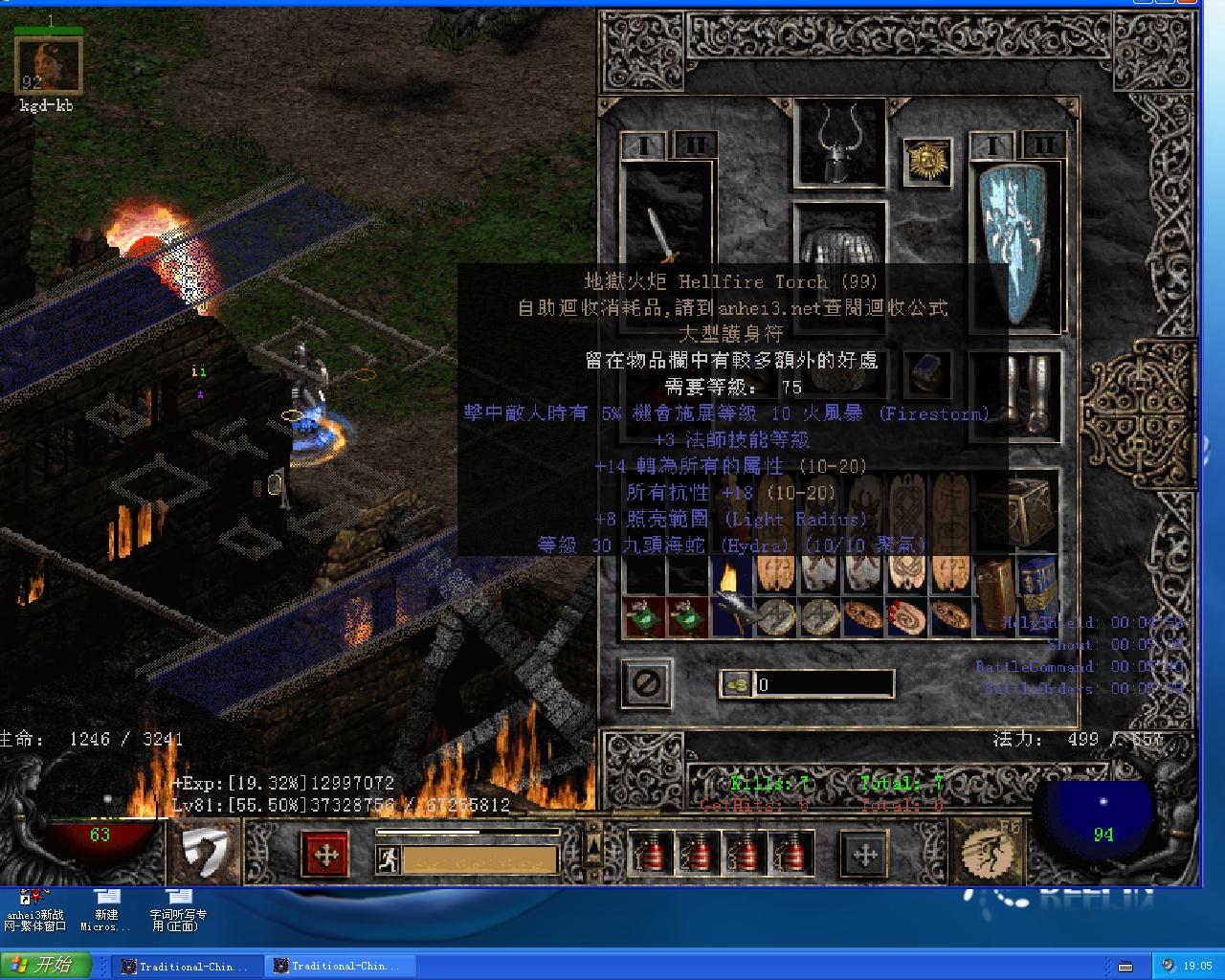Pick the golden sun amulet slot
Image resolution: width=1225 pixels, height=980 pixels.
(x=926, y=164)
